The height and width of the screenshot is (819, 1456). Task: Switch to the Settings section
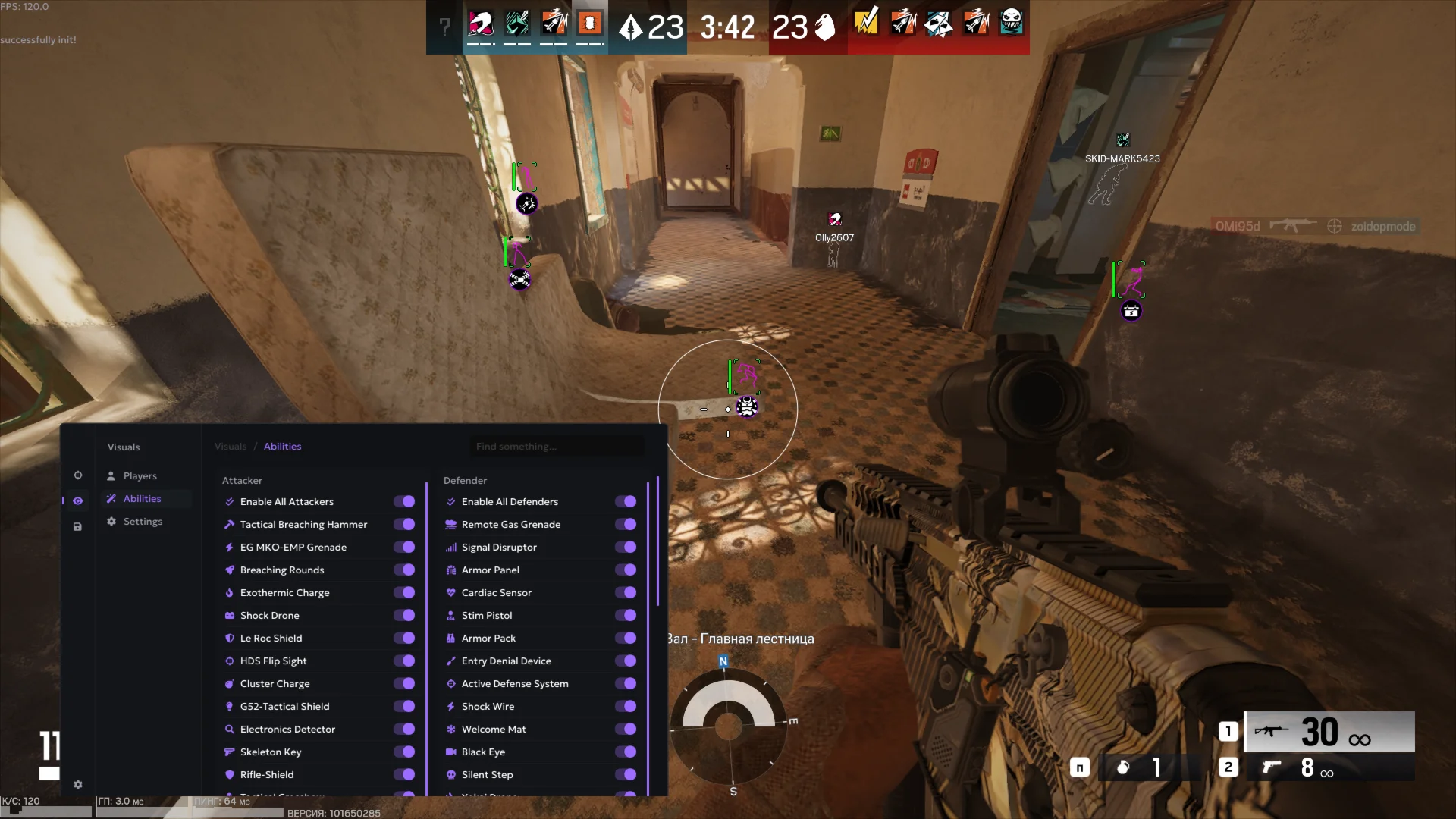(x=143, y=521)
